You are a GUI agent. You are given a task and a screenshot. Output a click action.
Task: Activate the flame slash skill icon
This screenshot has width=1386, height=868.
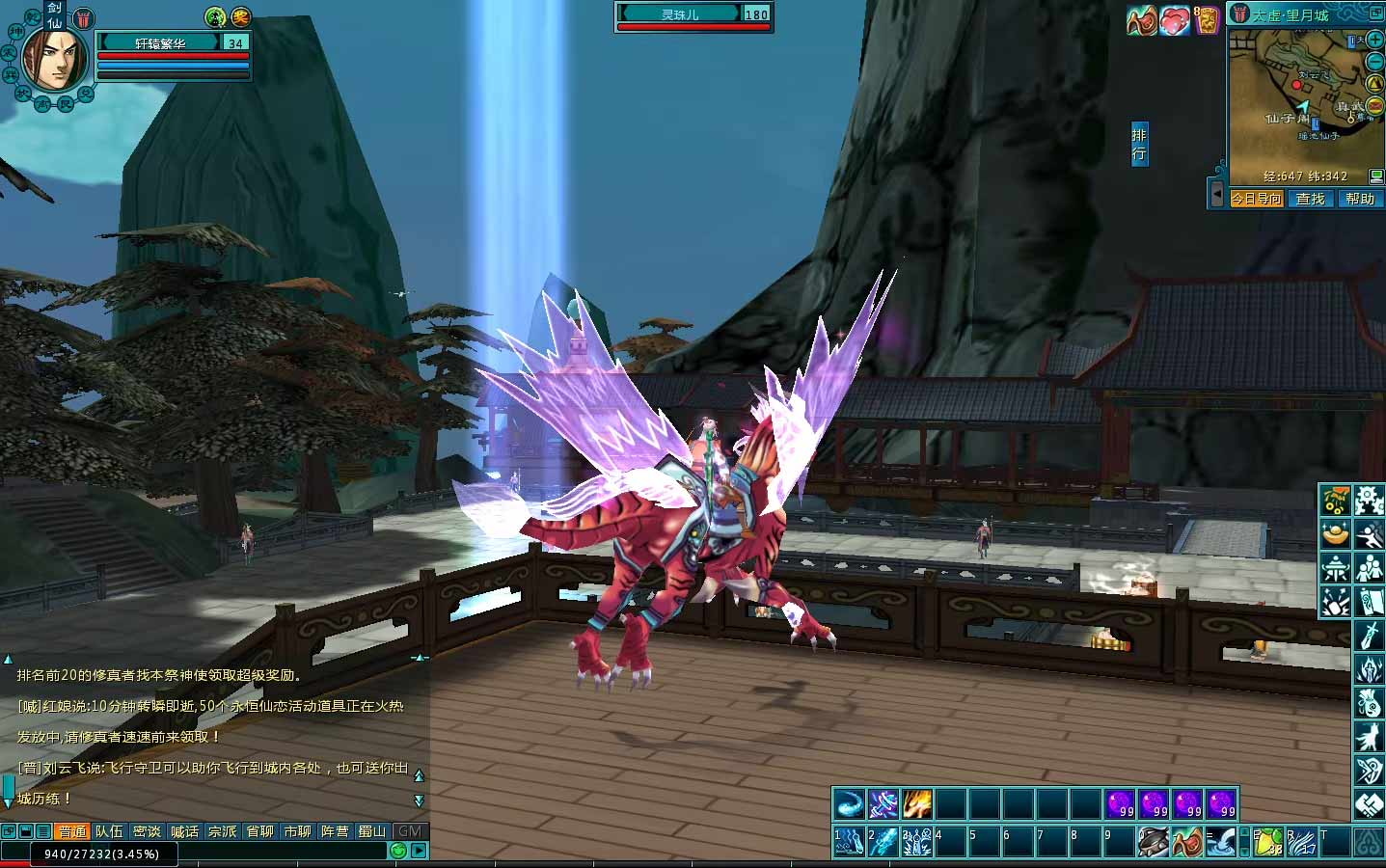point(916,803)
